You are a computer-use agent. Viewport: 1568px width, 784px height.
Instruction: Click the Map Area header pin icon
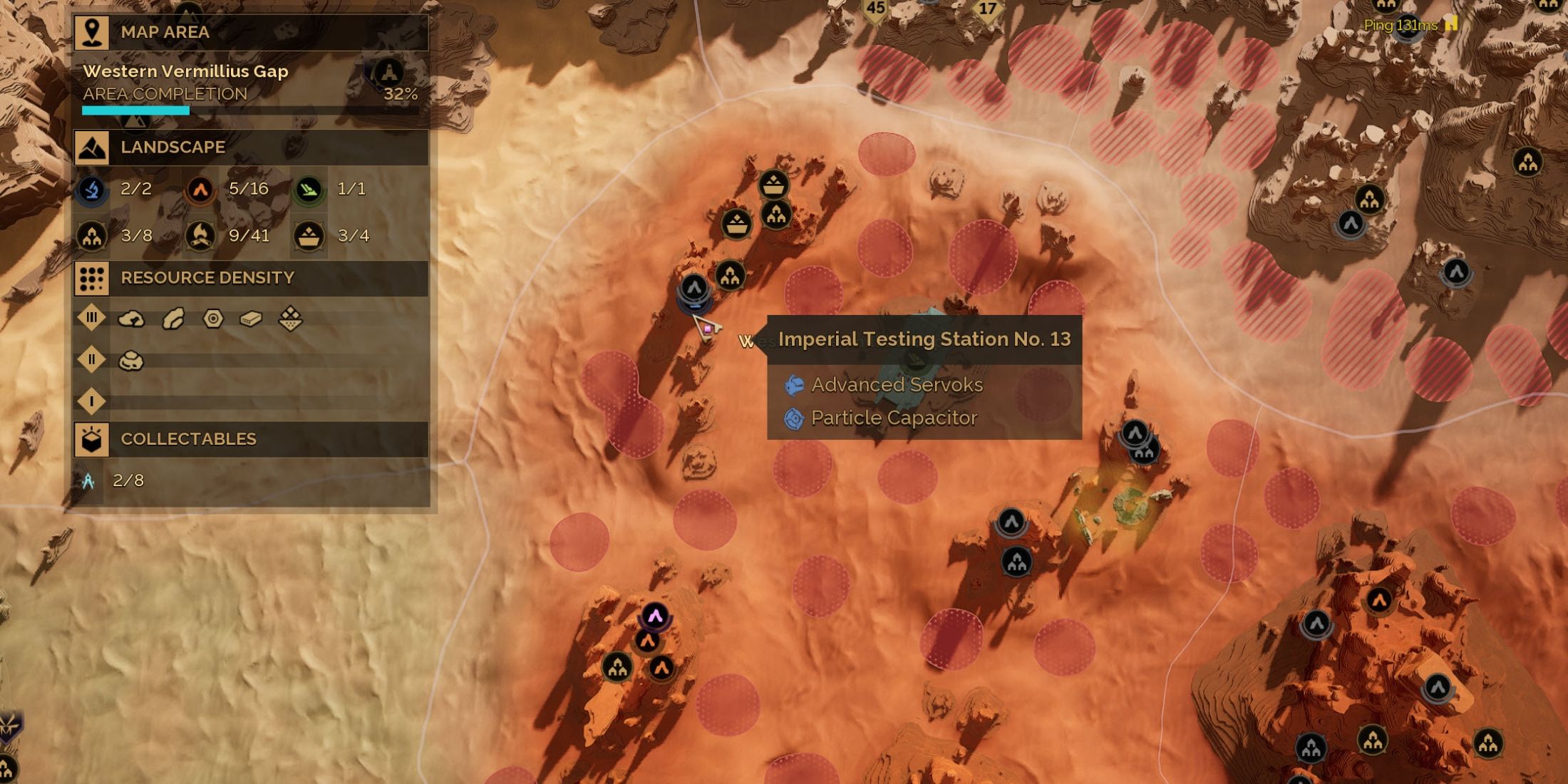[92, 32]
